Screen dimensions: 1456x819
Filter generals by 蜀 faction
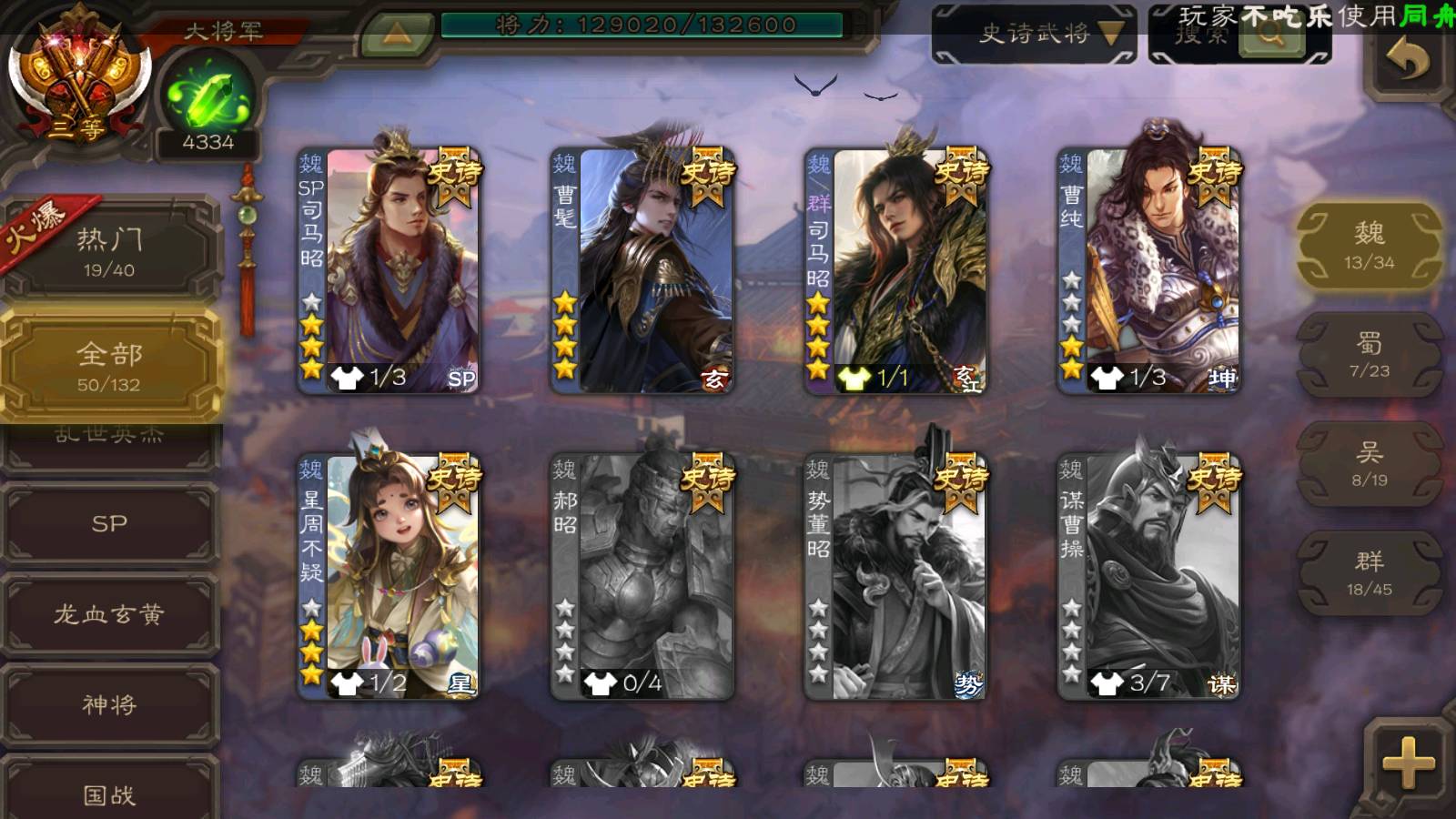pos(1369,355)
